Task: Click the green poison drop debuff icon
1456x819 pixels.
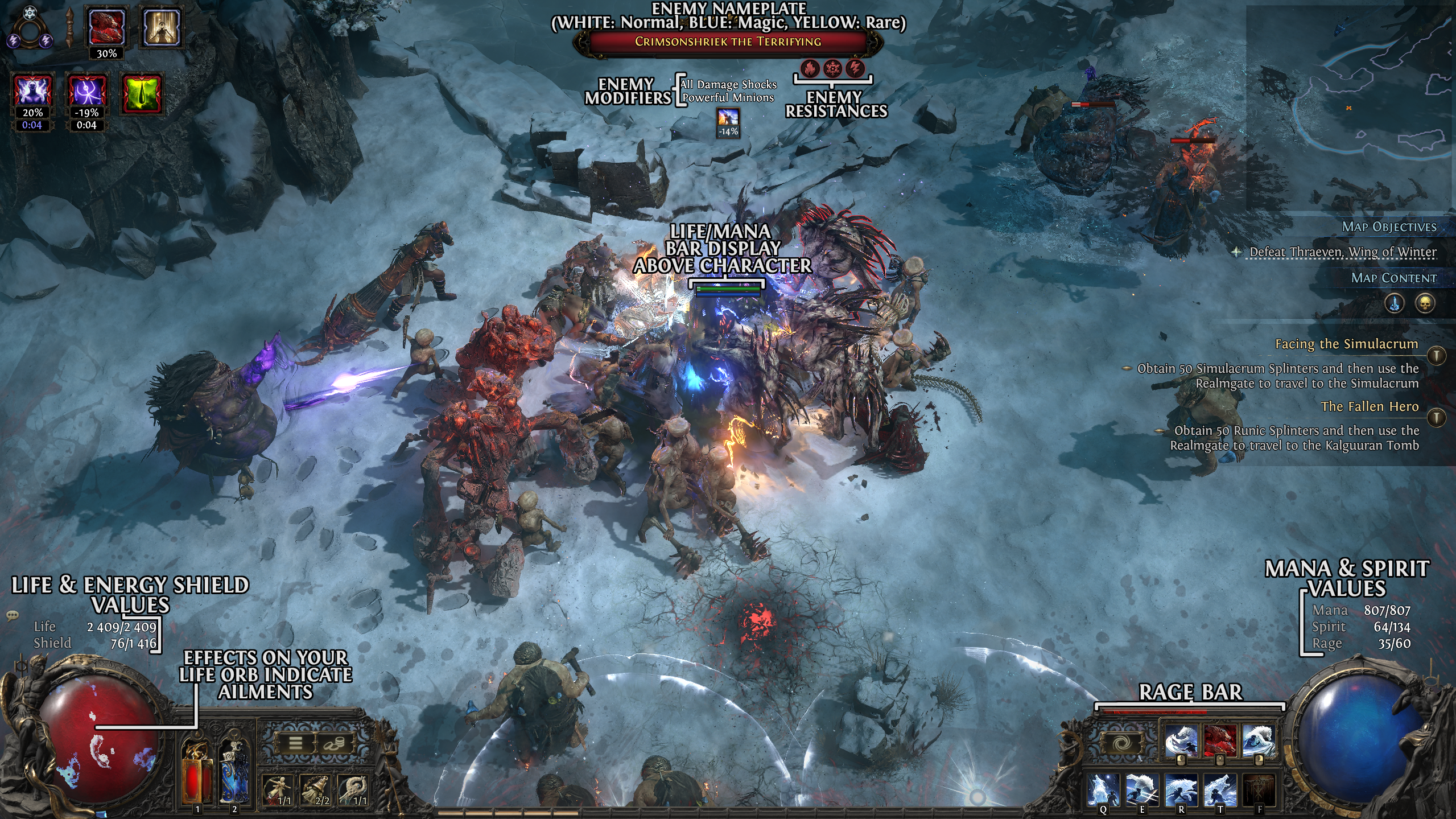Action: tap(142, 93)
